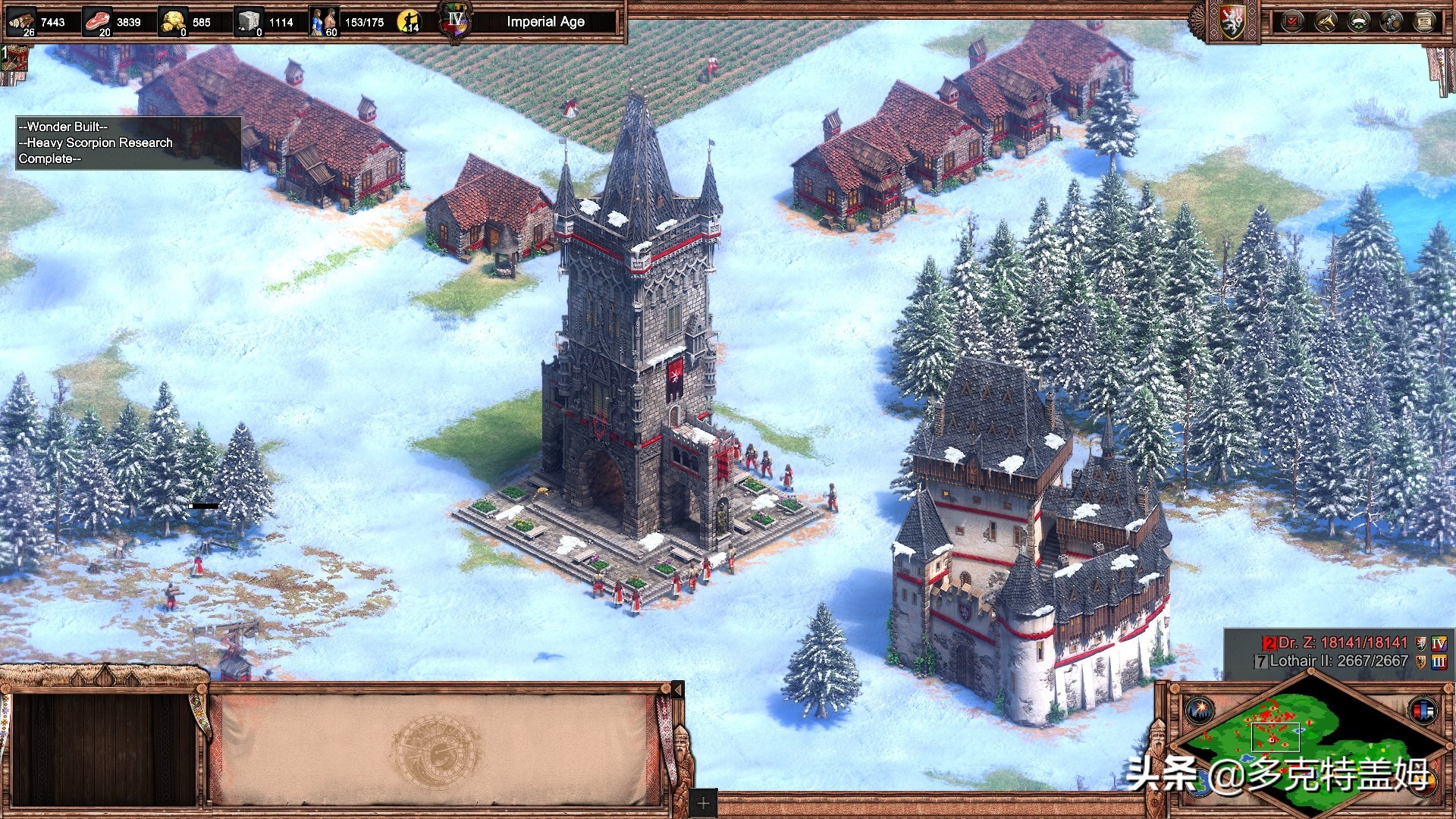Click the stone resource icon
This screenshot has height=819, width=1456.
point(249,22)
